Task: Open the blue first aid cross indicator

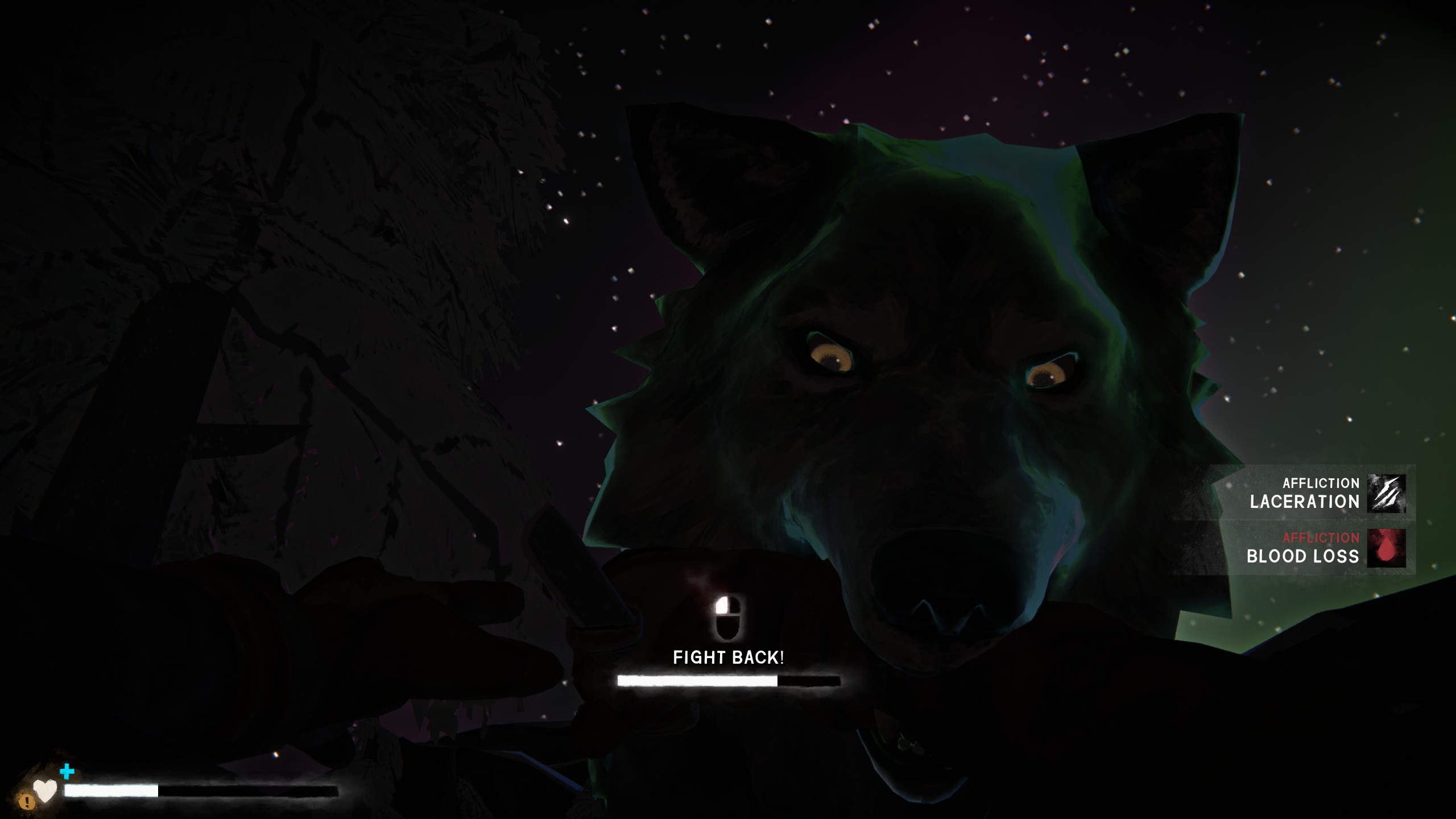Action: 67,772
